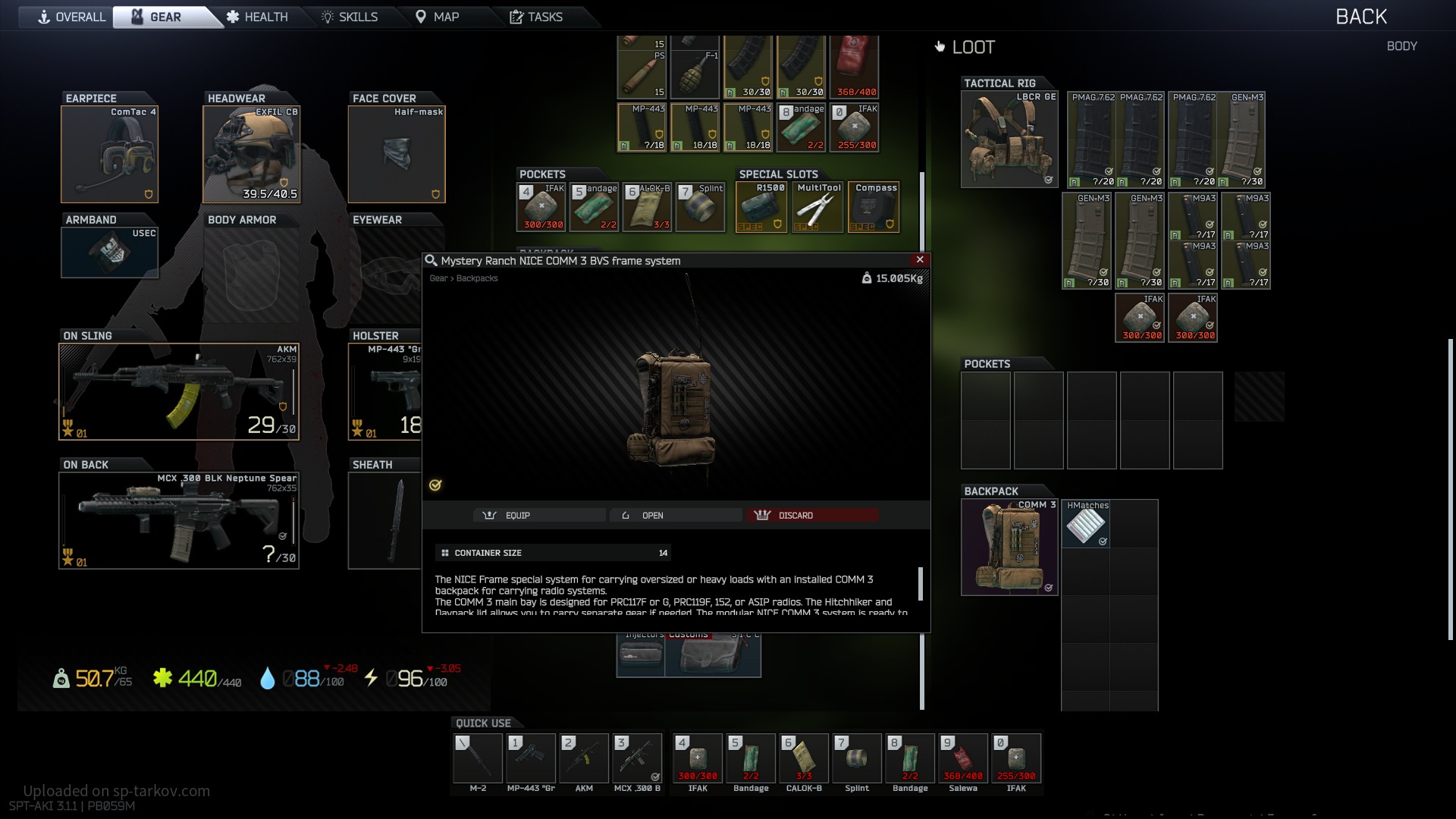
Task: Select the MCX .300 BLK rifle on back
Action: pos(179,520)
